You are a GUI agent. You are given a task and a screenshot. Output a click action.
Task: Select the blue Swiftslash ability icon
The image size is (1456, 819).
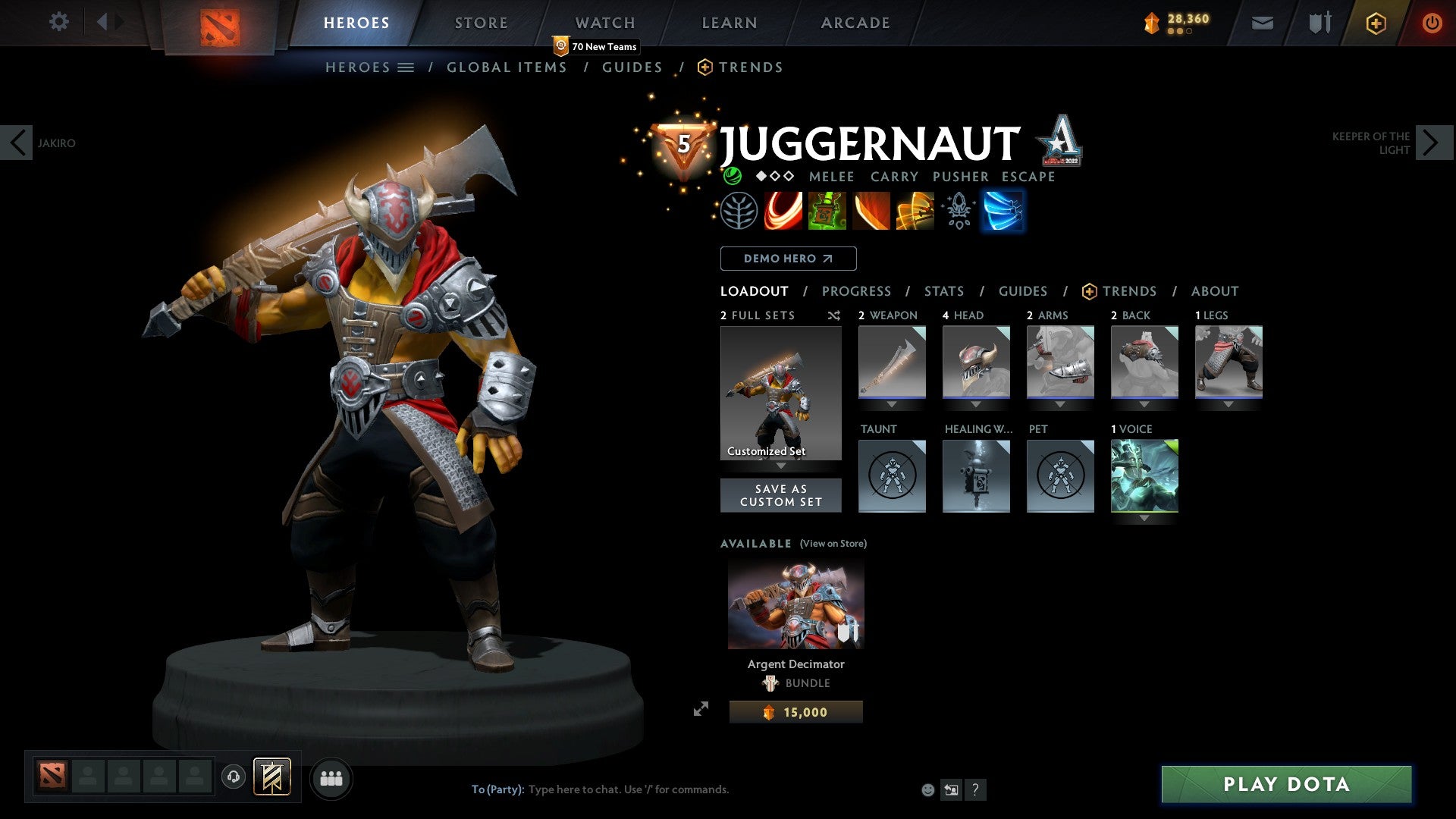pyautogui.click(x=1003, y=211)
